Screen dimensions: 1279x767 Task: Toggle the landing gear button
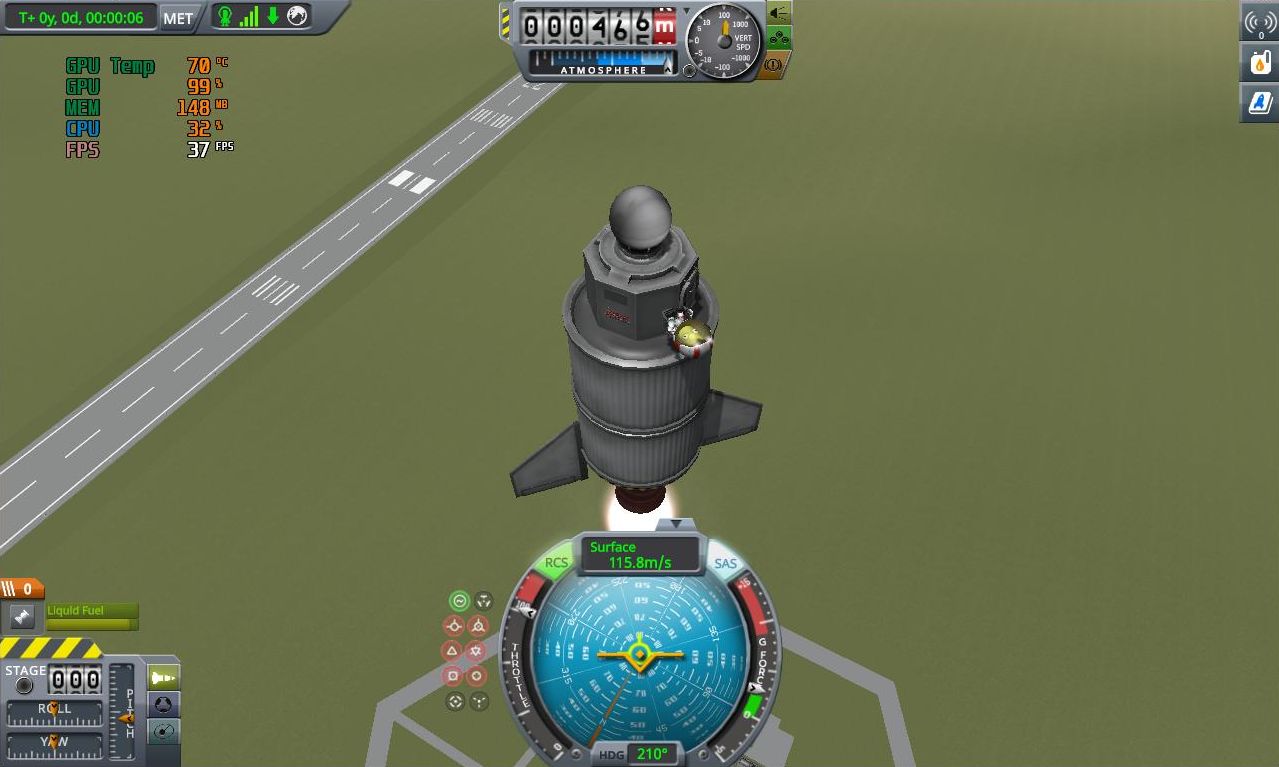pos(778,40)
